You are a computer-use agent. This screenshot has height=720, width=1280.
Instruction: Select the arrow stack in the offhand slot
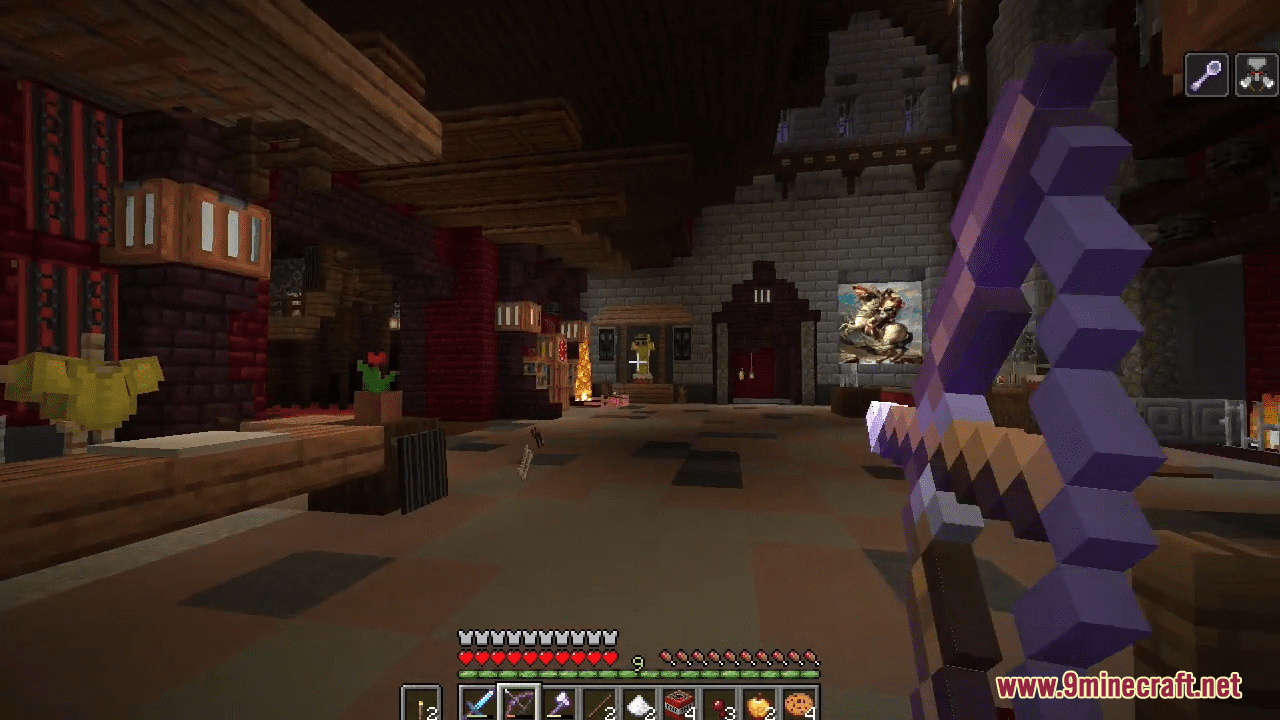tap(420, 700)
